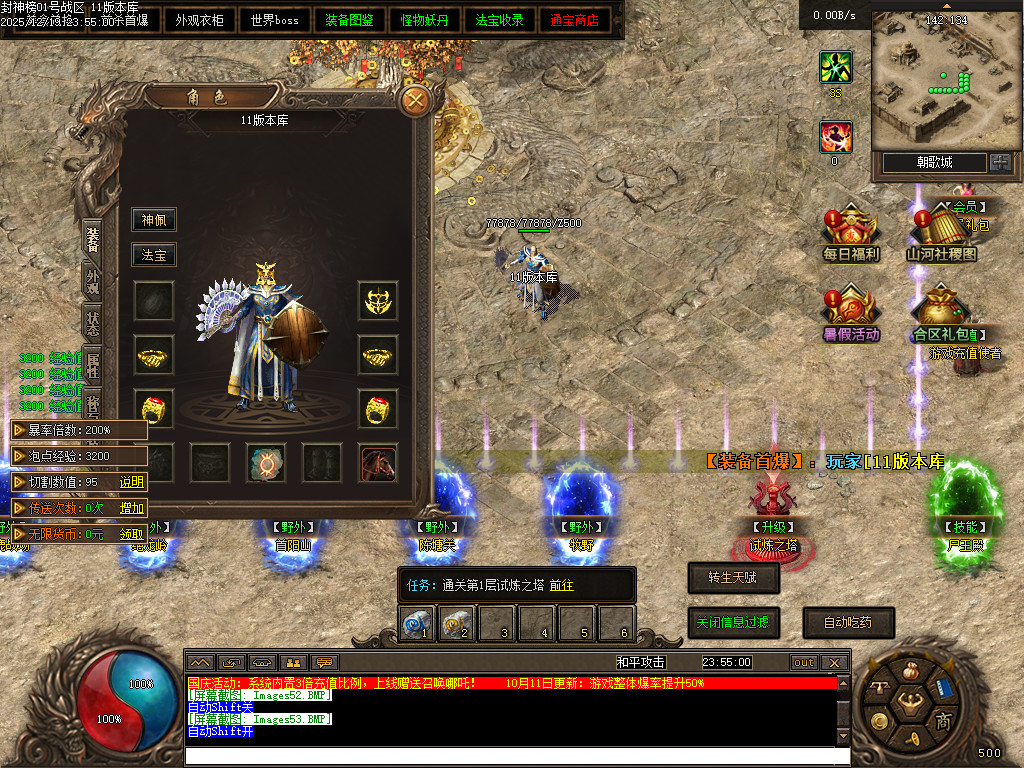Click the 转生天赋 button

coord(733,577)
